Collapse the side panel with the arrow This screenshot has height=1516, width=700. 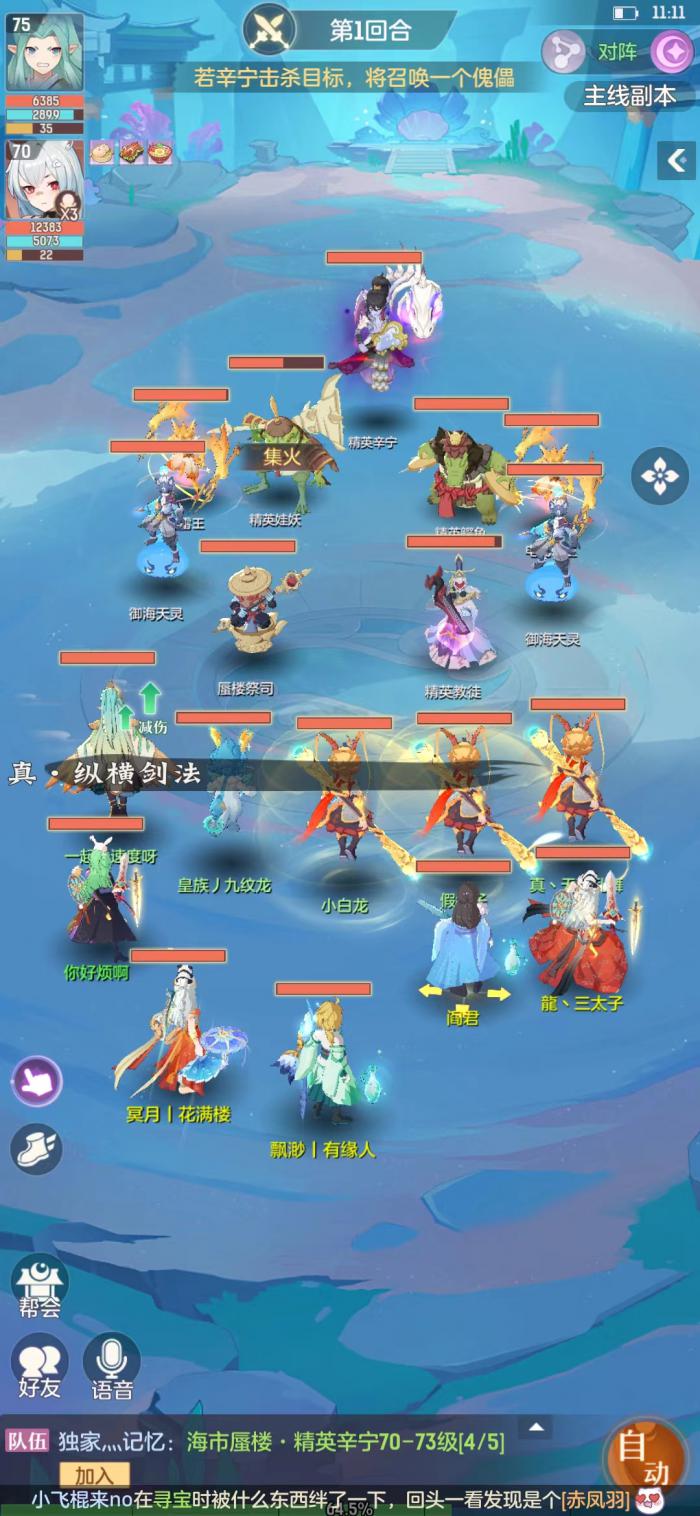click(677, 160)
